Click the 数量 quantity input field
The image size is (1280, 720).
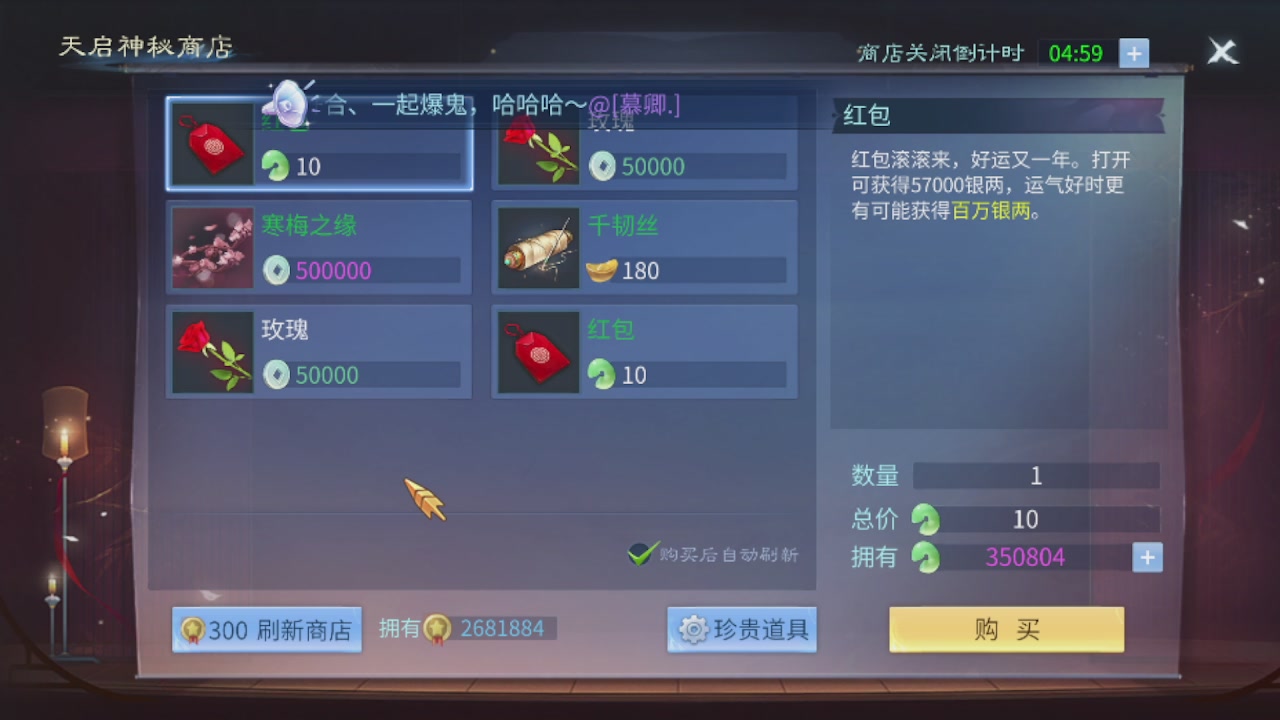1035,476
